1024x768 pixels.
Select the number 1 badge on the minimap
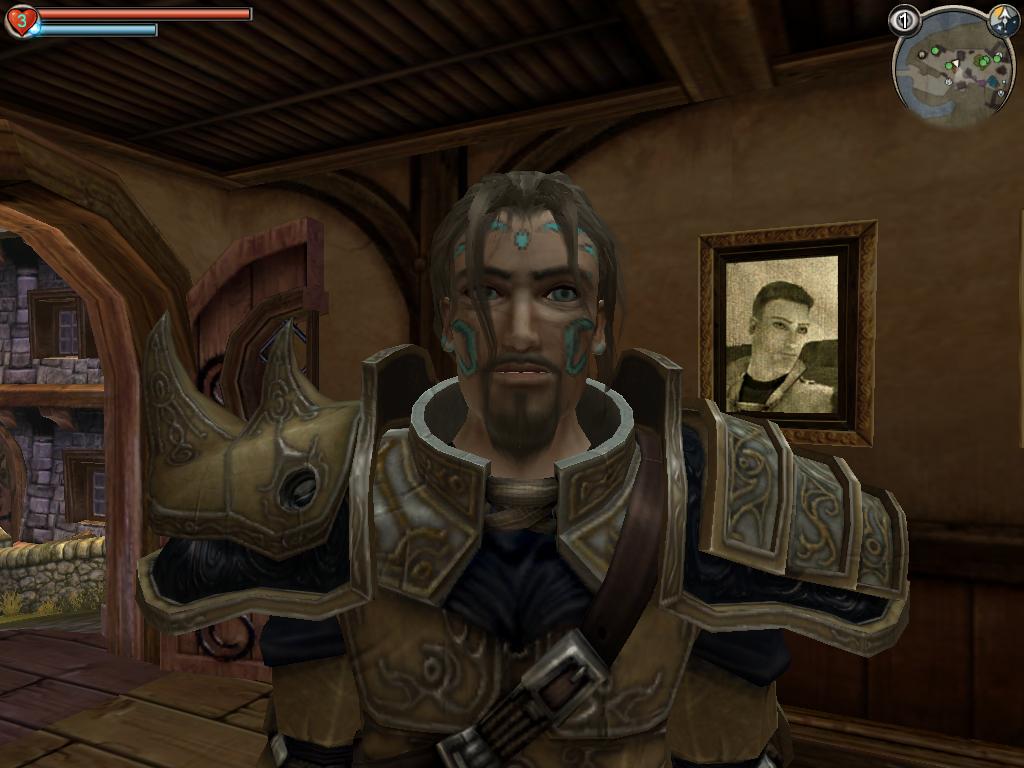point(904,19)
